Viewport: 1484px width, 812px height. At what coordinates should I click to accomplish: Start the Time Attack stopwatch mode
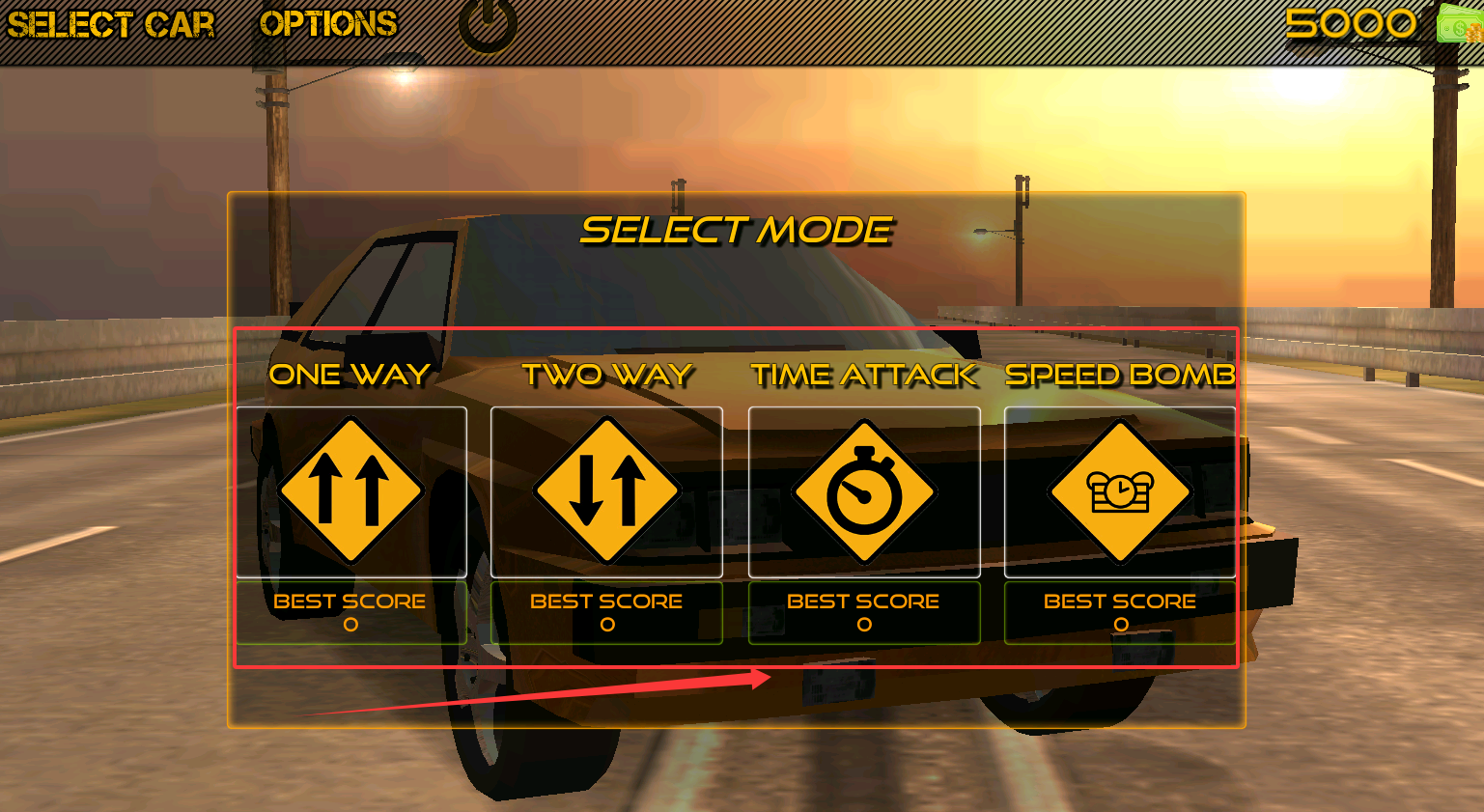[x=864, y=491]
